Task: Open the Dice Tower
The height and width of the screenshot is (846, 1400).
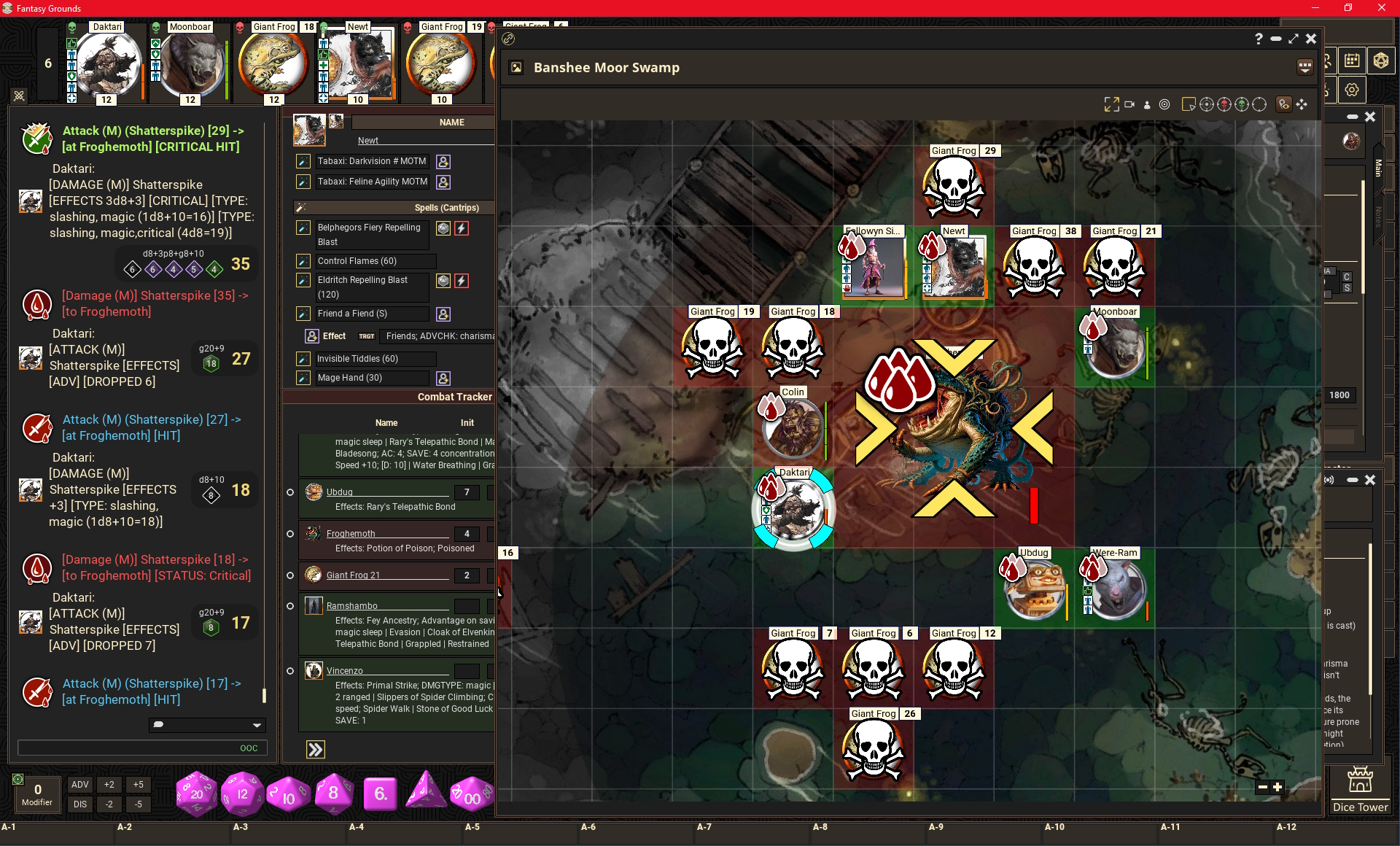Action: tap(1360, 788)
